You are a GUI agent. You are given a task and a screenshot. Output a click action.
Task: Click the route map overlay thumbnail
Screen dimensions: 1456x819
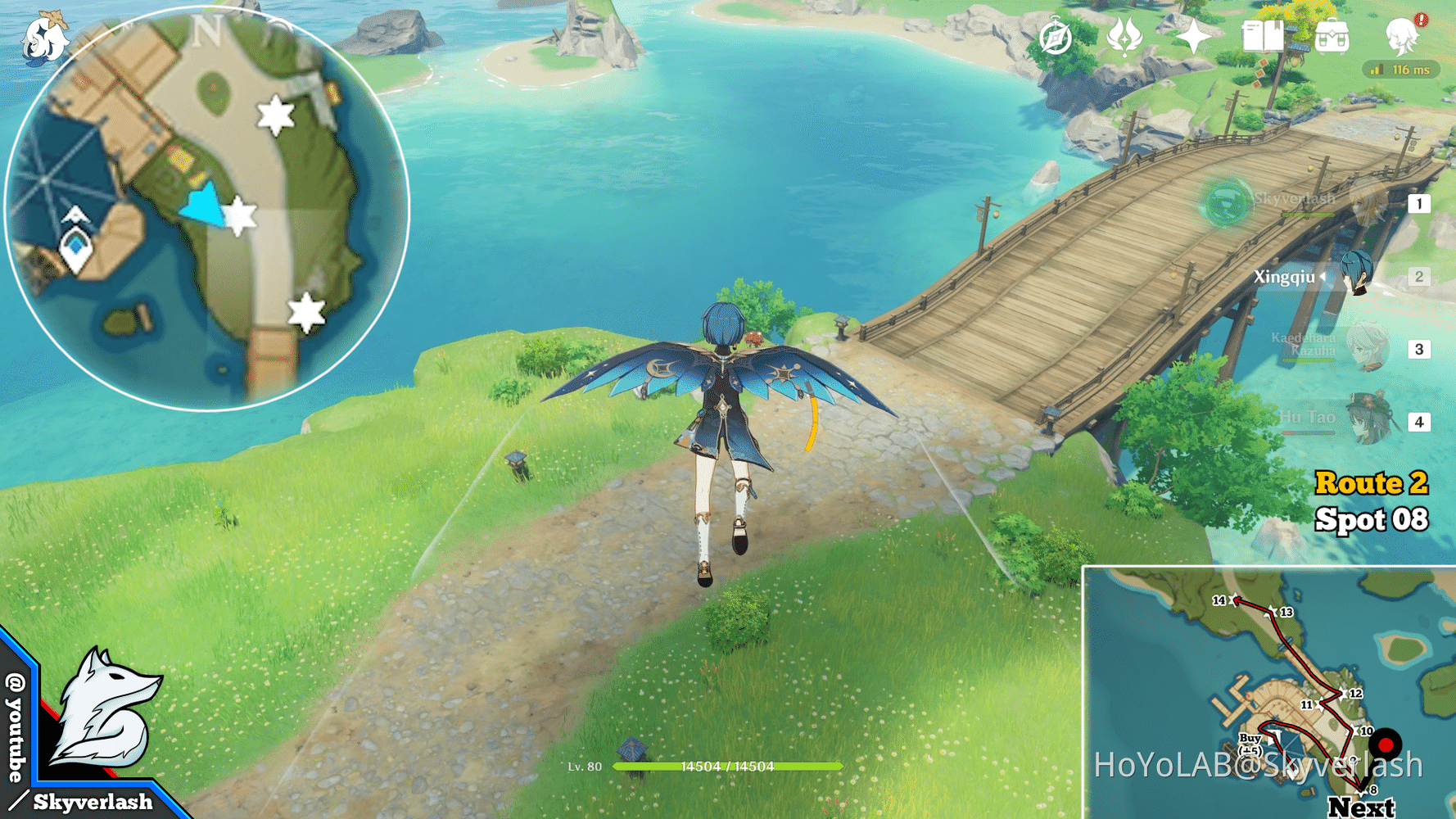pos(1268,692)
